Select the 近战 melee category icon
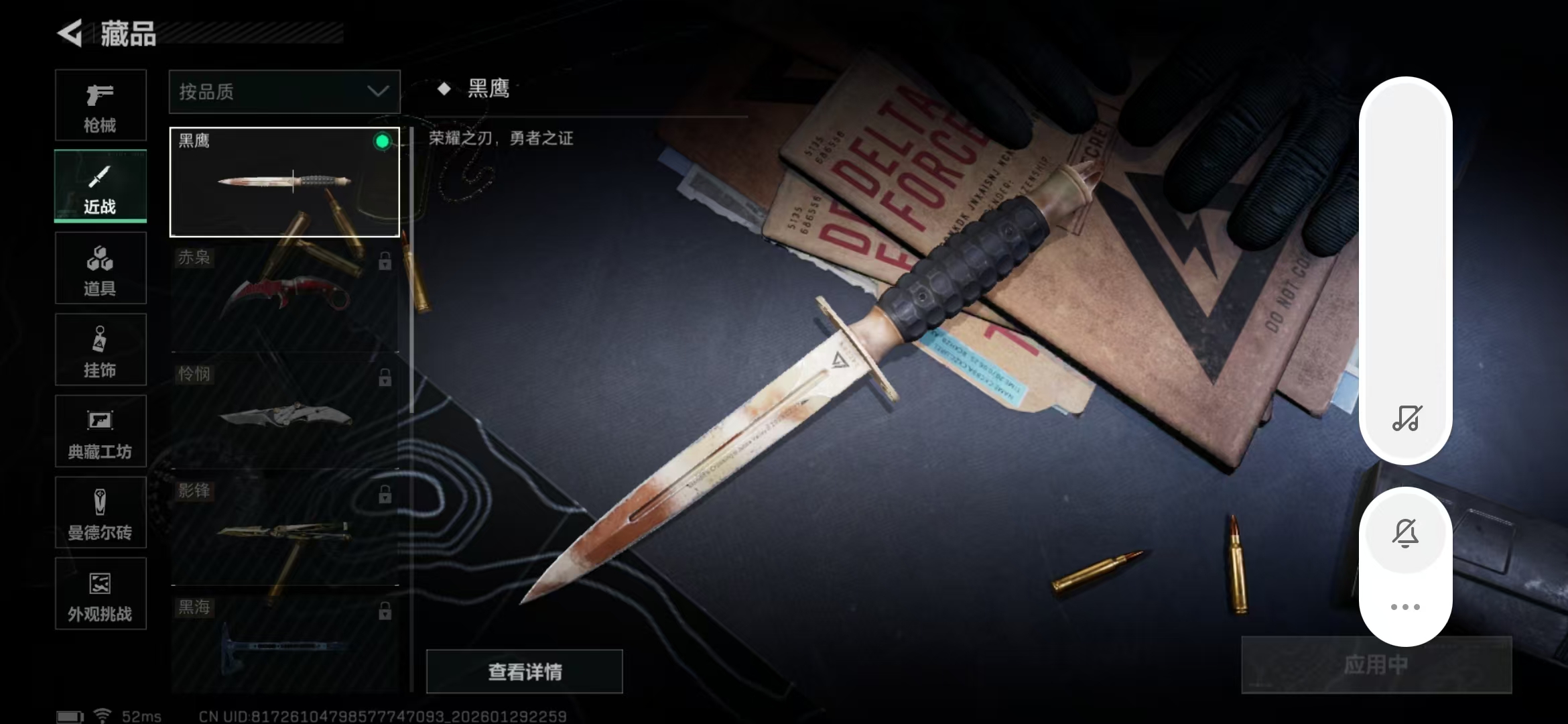Image resolution: width=1568 pixels, height=724 pixels. click(101, 186)
